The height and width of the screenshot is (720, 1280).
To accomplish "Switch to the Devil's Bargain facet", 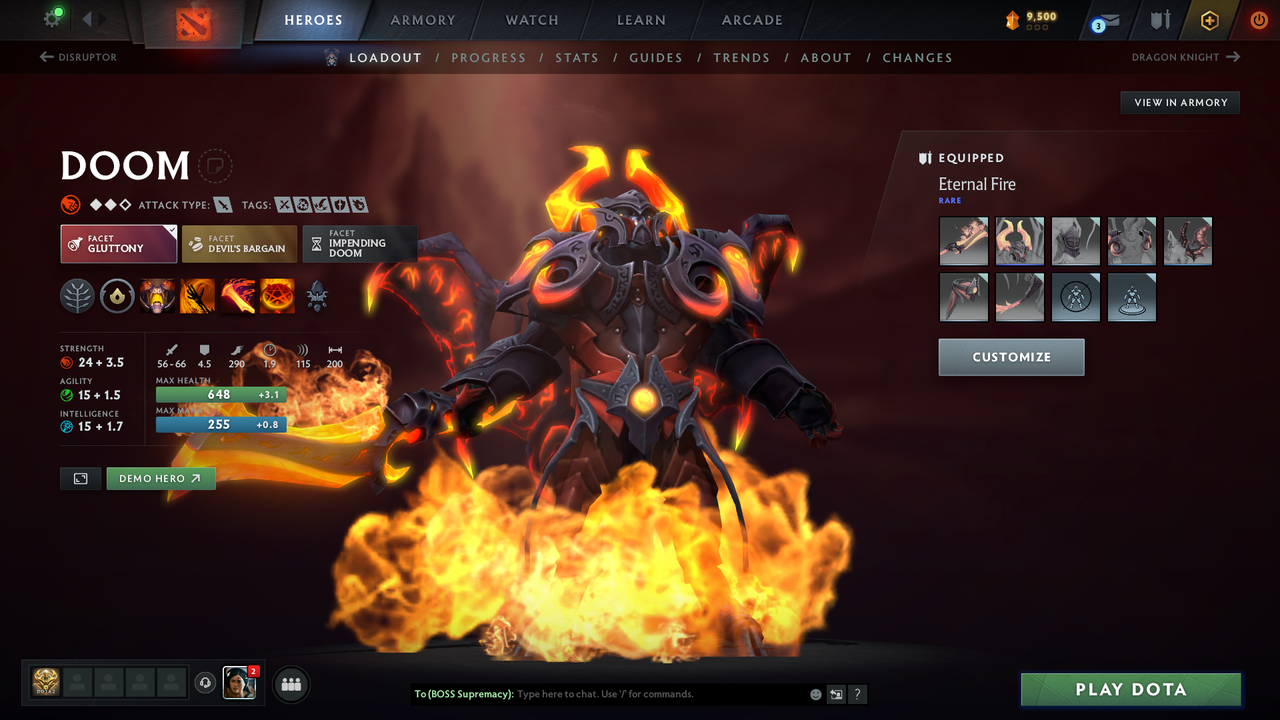I will pos(238,243).
